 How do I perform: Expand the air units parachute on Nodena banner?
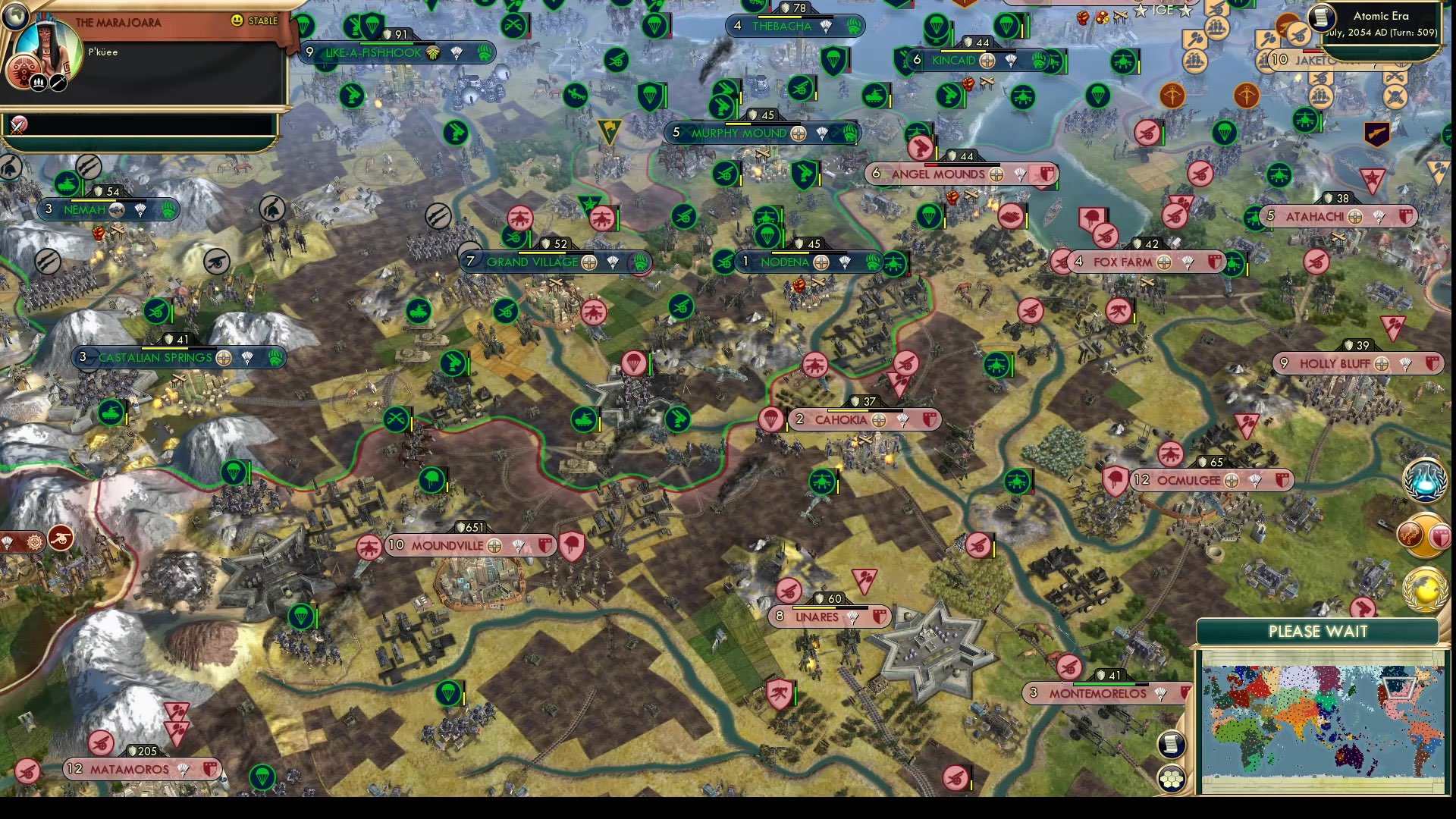pyautogui.click(x=843, y=262)
